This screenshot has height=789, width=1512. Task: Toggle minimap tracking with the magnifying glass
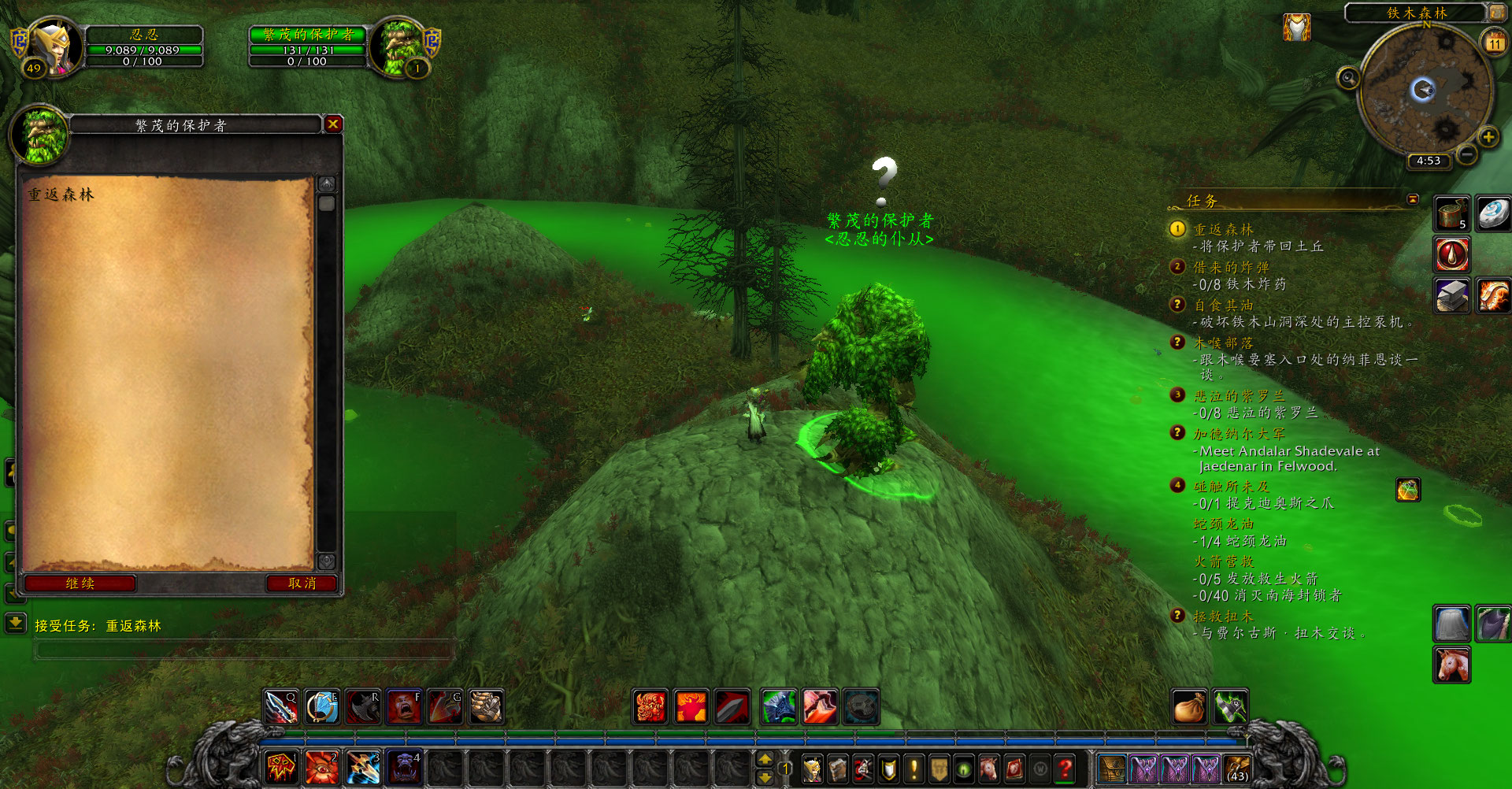[1348, 78]
